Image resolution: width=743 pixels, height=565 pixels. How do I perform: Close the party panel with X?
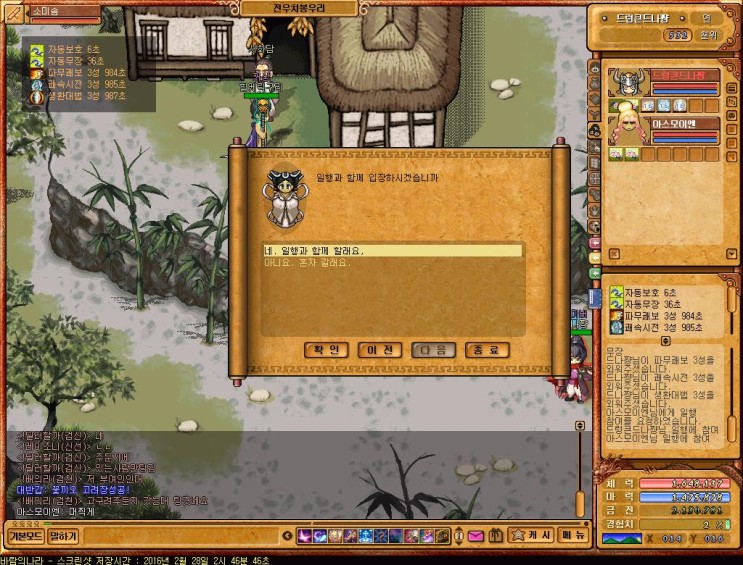point(613,254)
